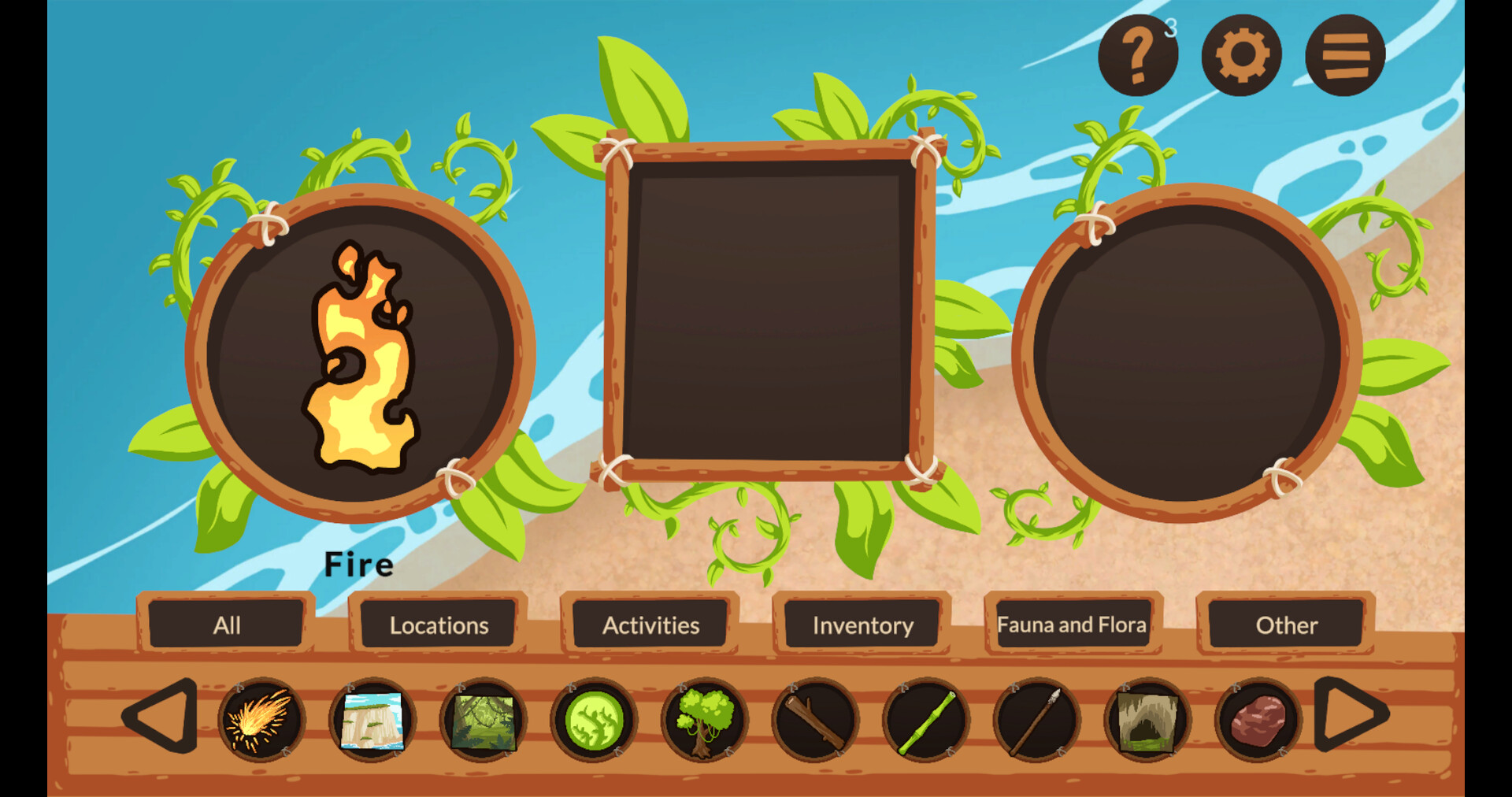The width and height of the screenshot is (1512, 797).
Task: Select the bamboo stick icon
Action: [x=926, y=721]
